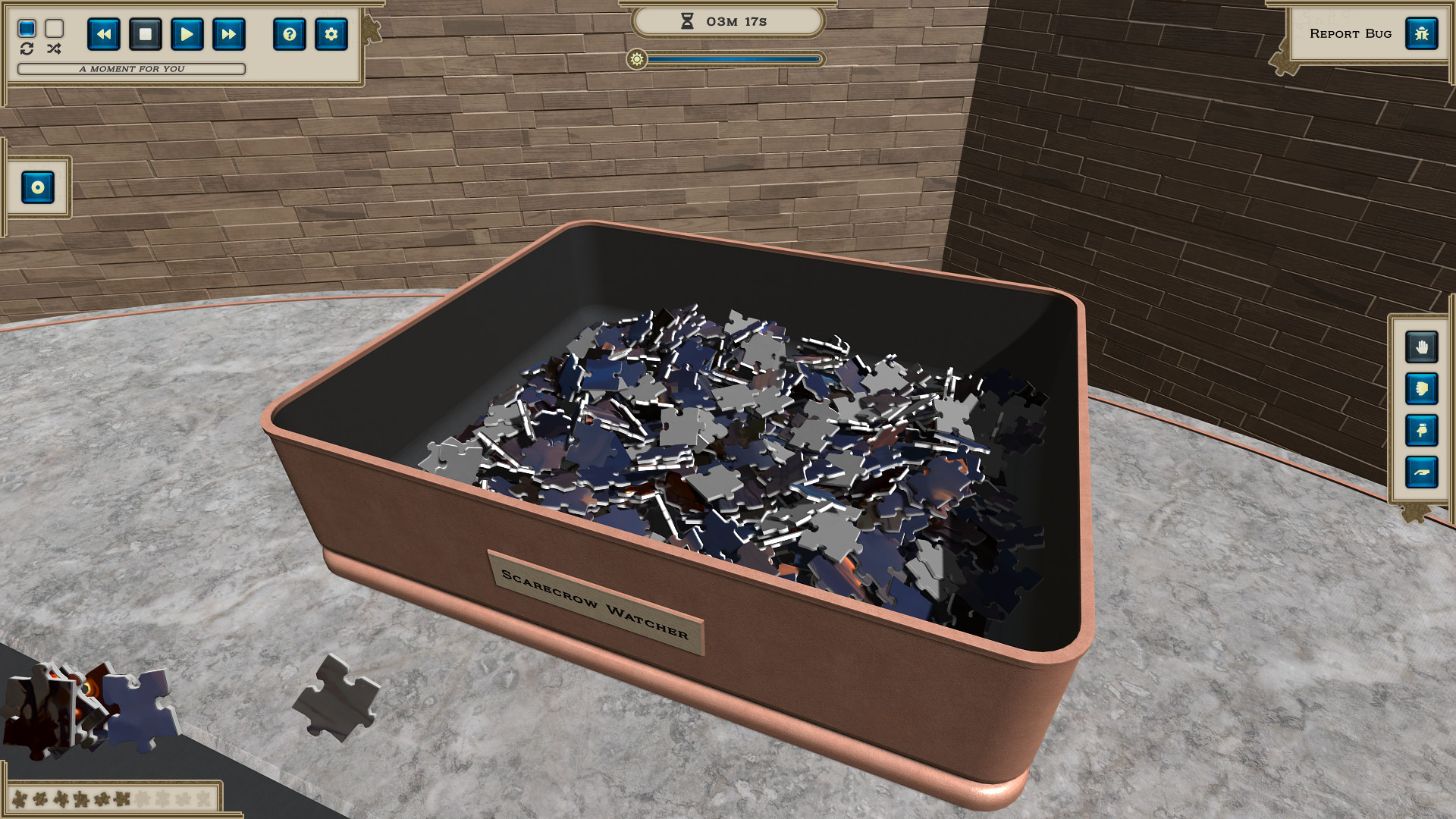The height and width of the screenshot is (819, 1456).
Task: Open the settings gear
Action: [x=331, y=34]
